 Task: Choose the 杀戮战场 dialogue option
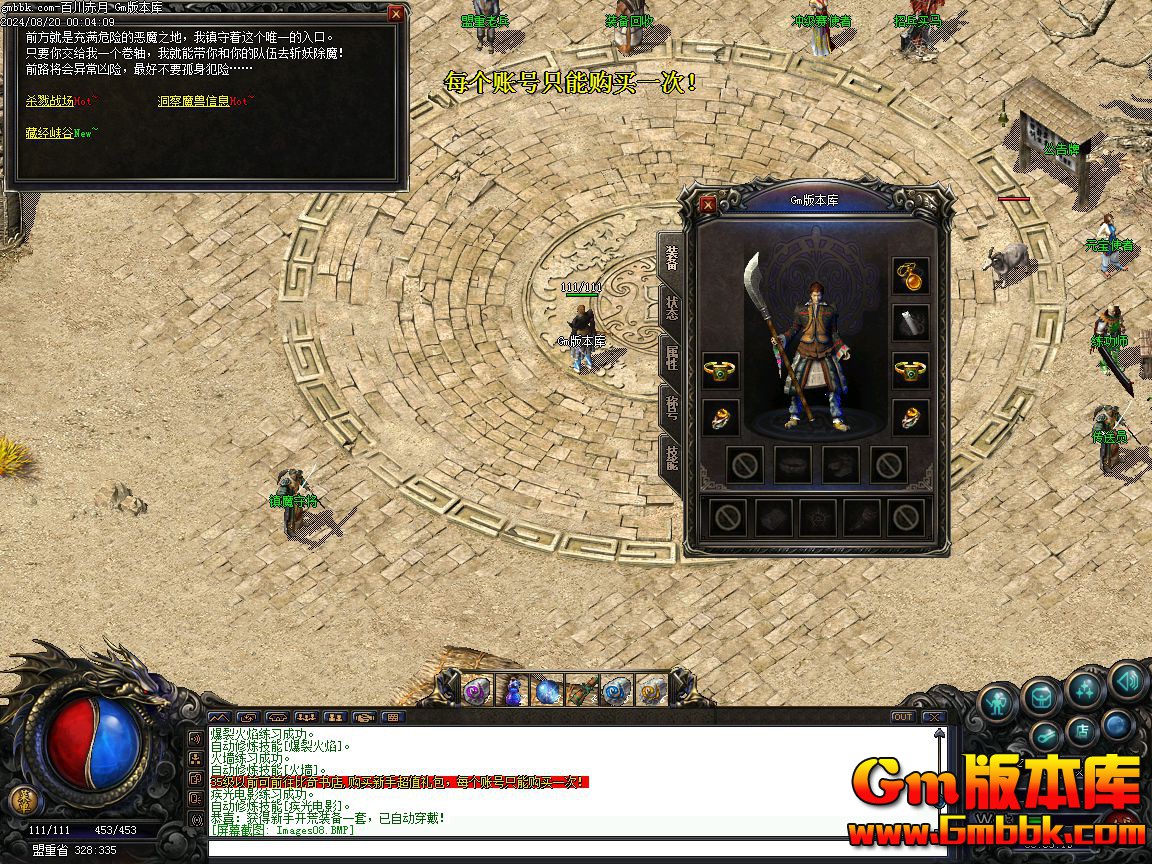point(50,101)
